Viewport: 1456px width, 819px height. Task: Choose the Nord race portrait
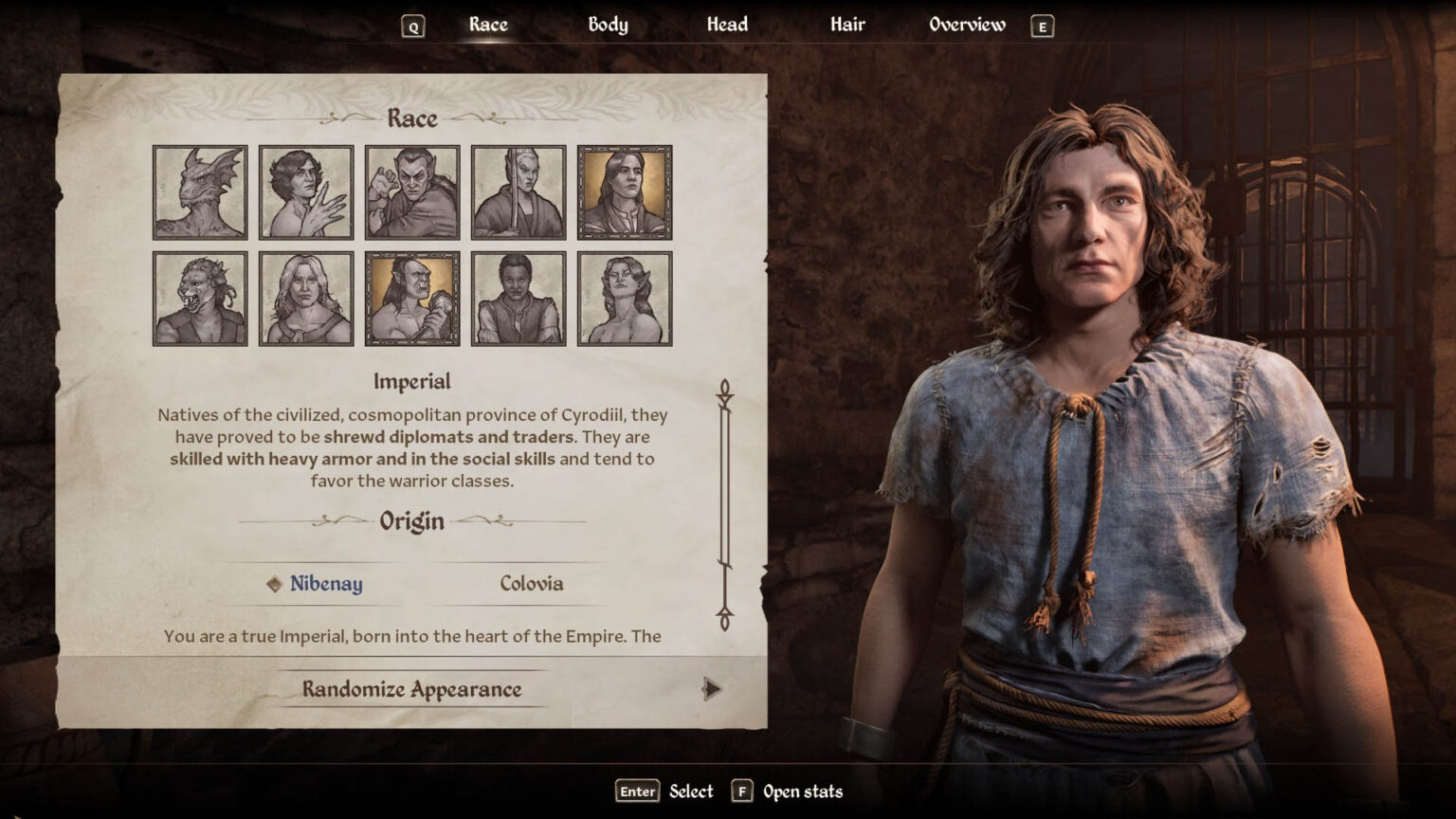tap(306, 297)
